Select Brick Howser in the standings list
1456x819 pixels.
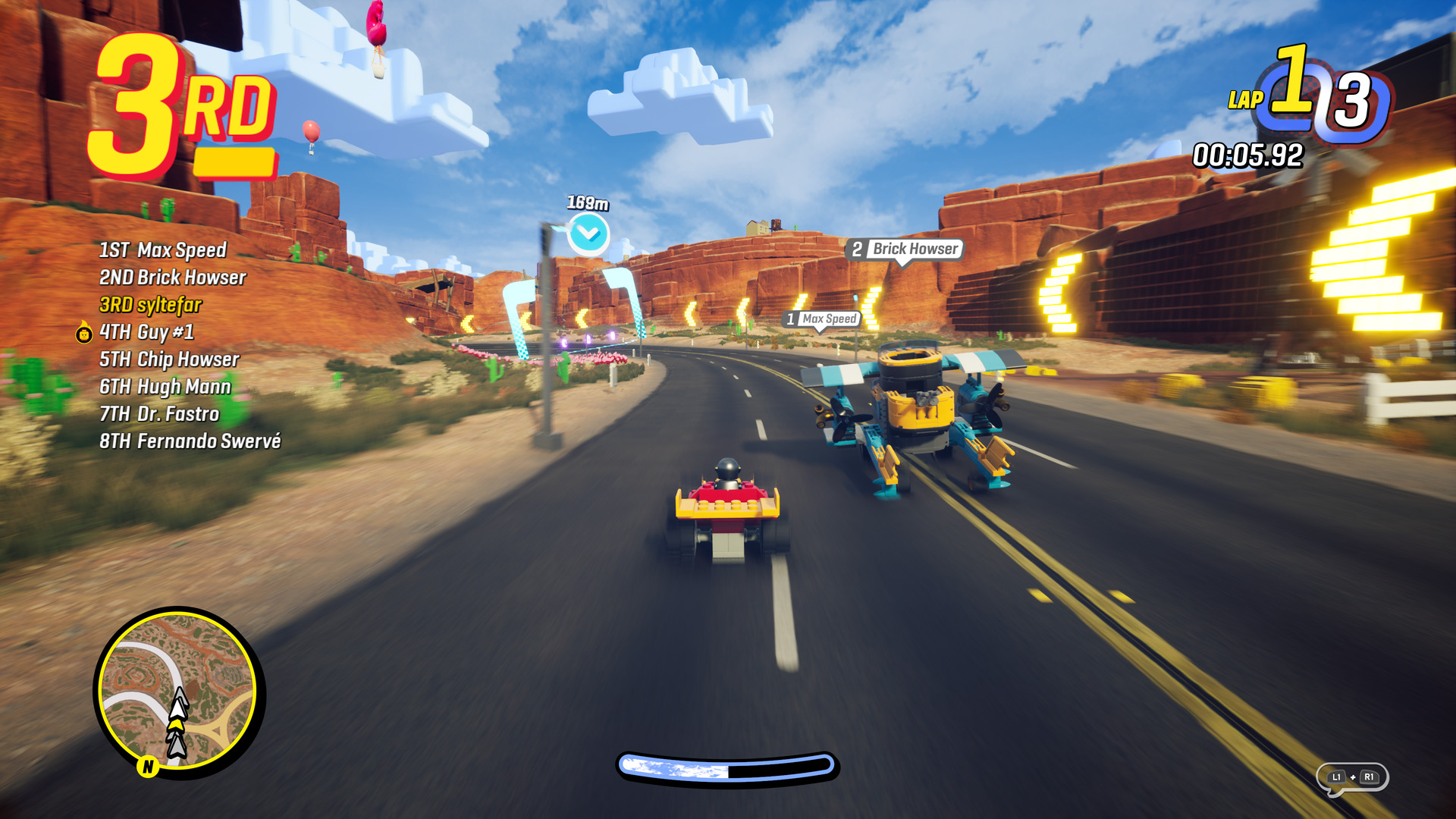coord(173,278)
